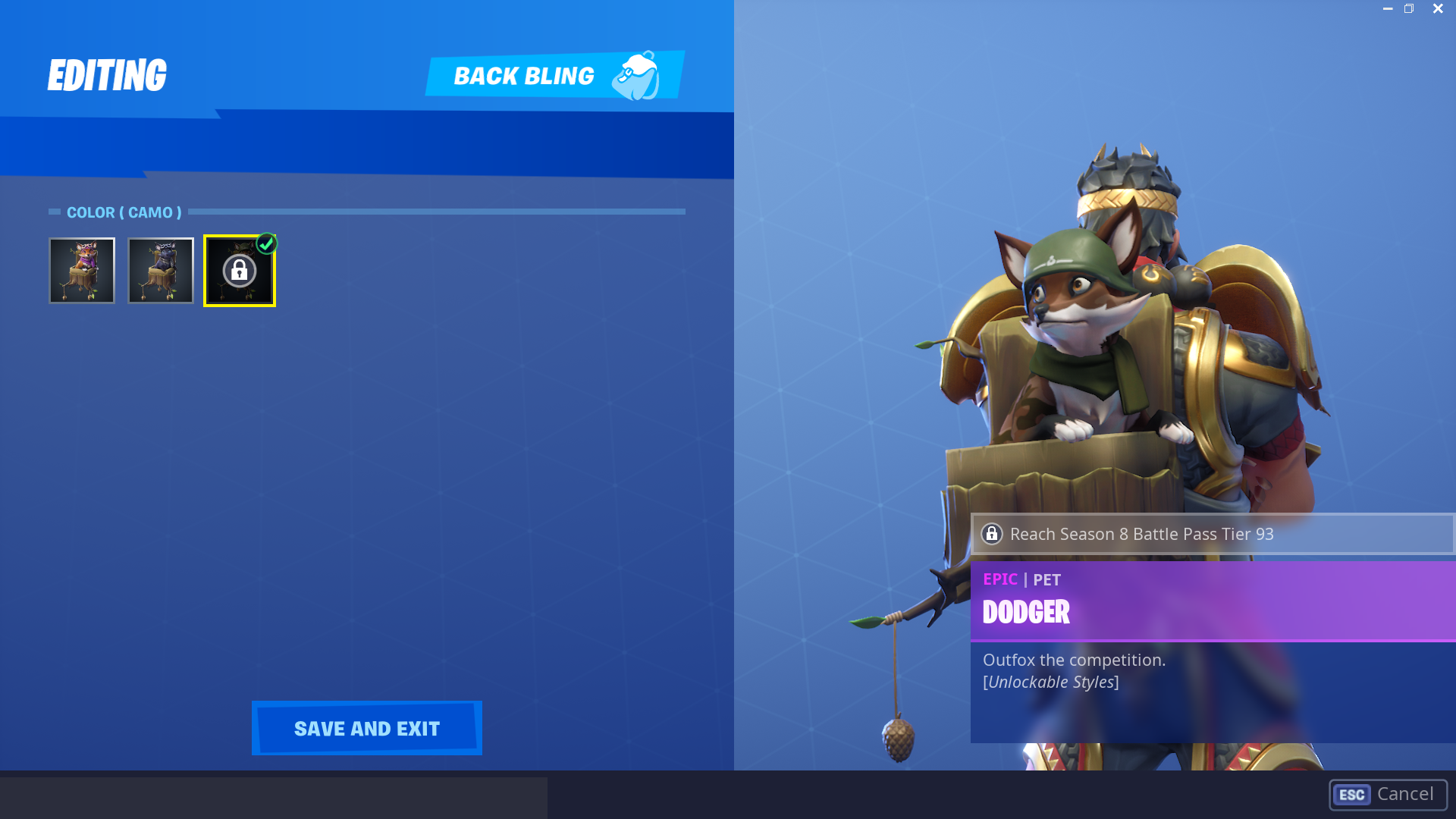Click the DODGER pet name banner

pyautogui.click(x=1026, y=611)
